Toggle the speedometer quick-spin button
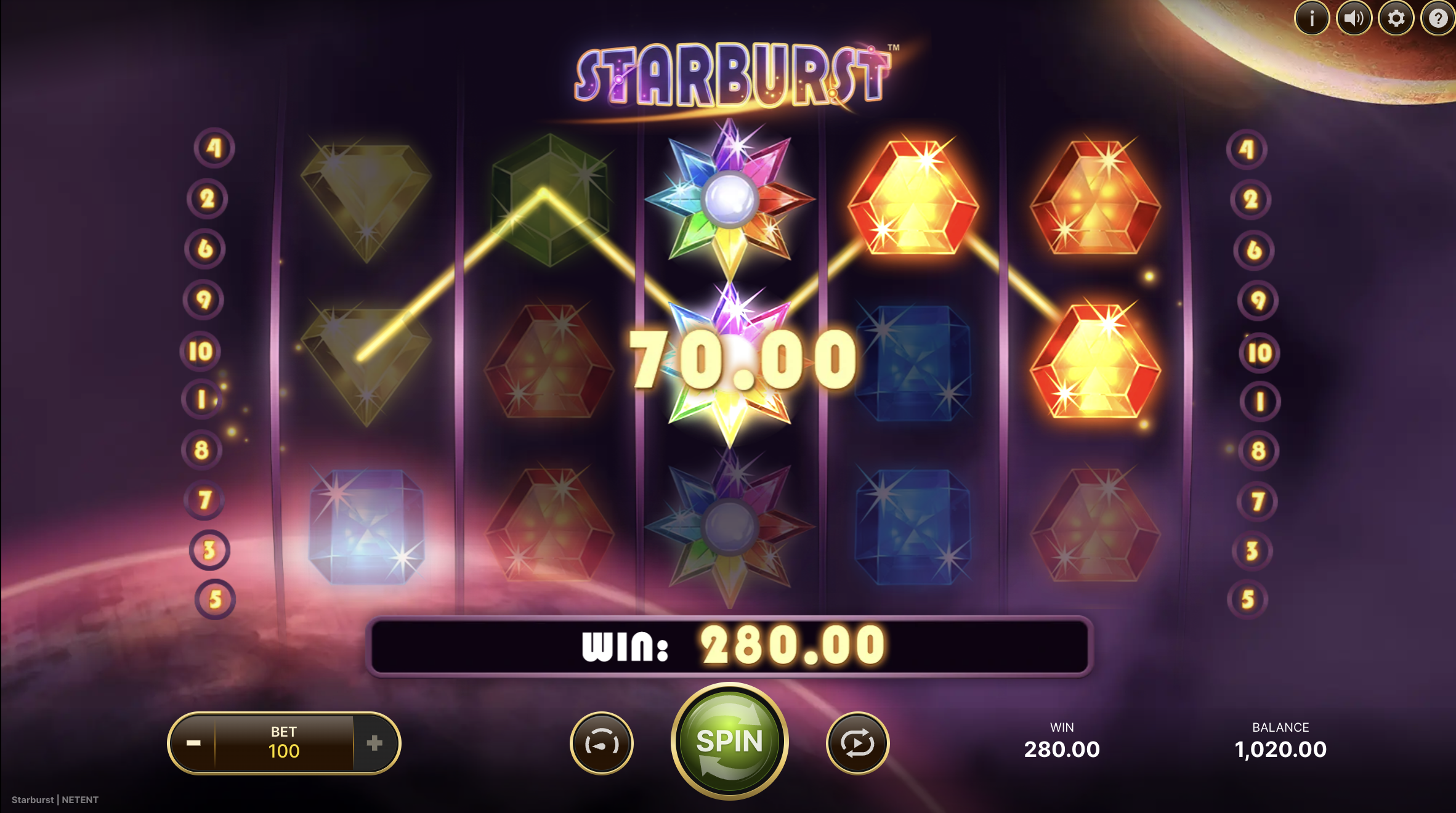This screenshot has width=1456, height=813. [x=602, y=743]
